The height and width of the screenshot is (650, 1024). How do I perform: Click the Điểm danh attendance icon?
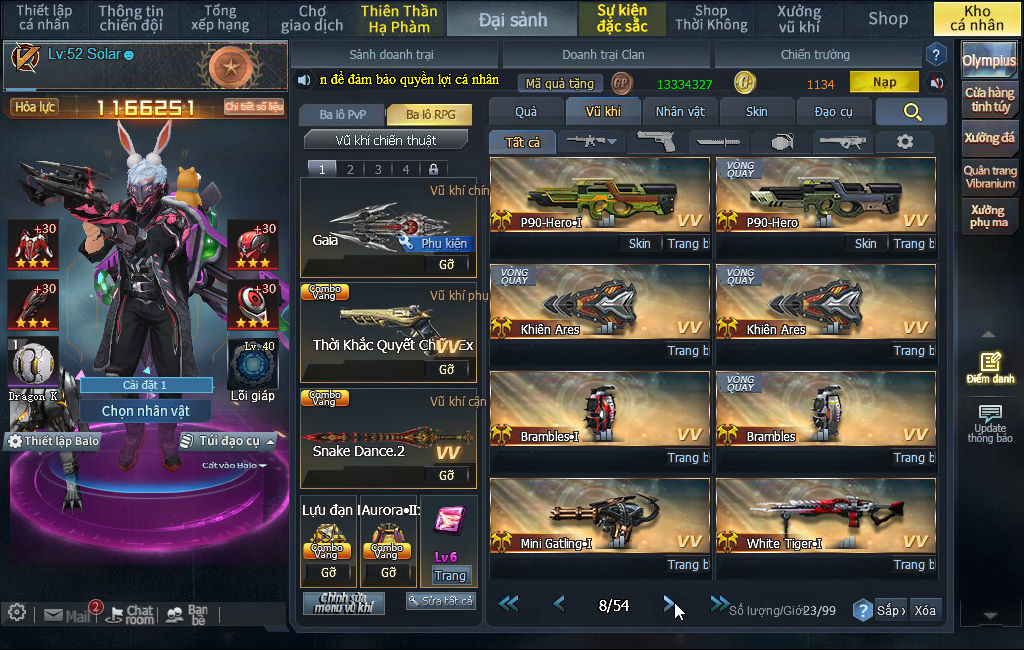[990, 367]
